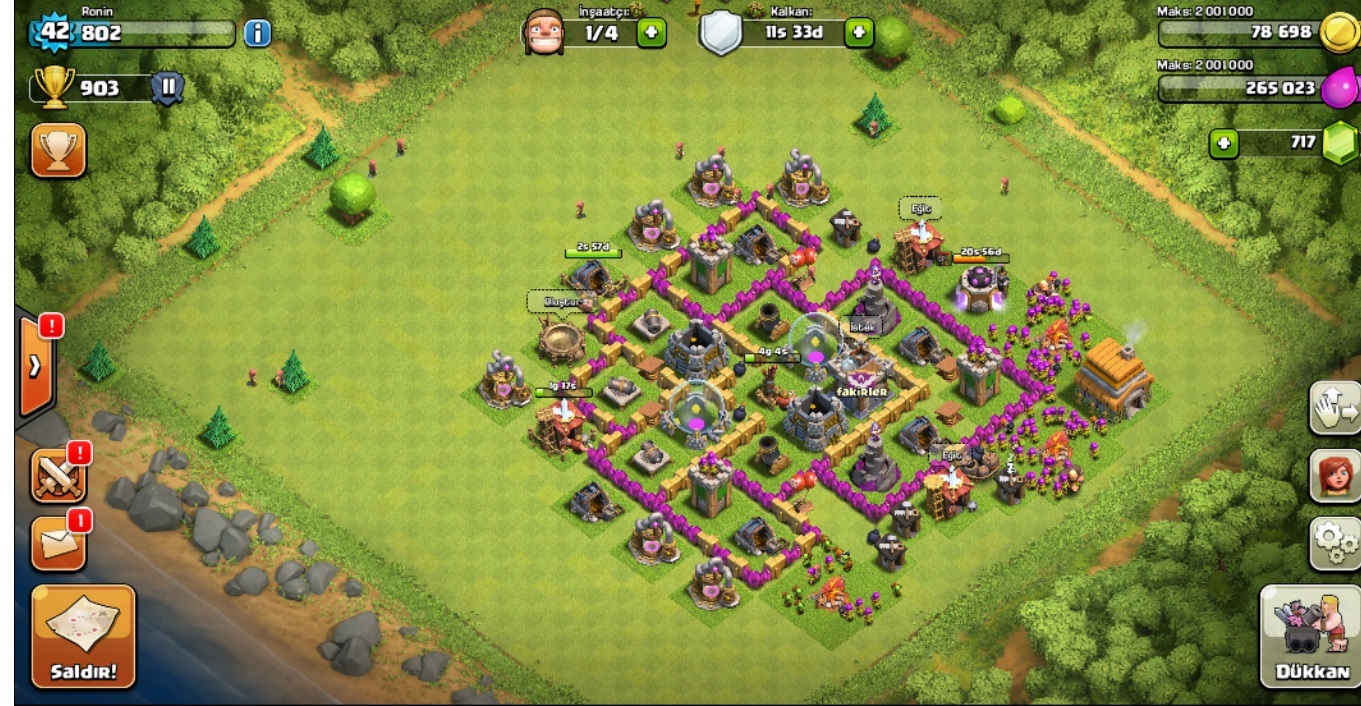This screenshot has width=1361, height=706.
Task: Open the orange trophy leaderboard button
Action: pos(58,150)
